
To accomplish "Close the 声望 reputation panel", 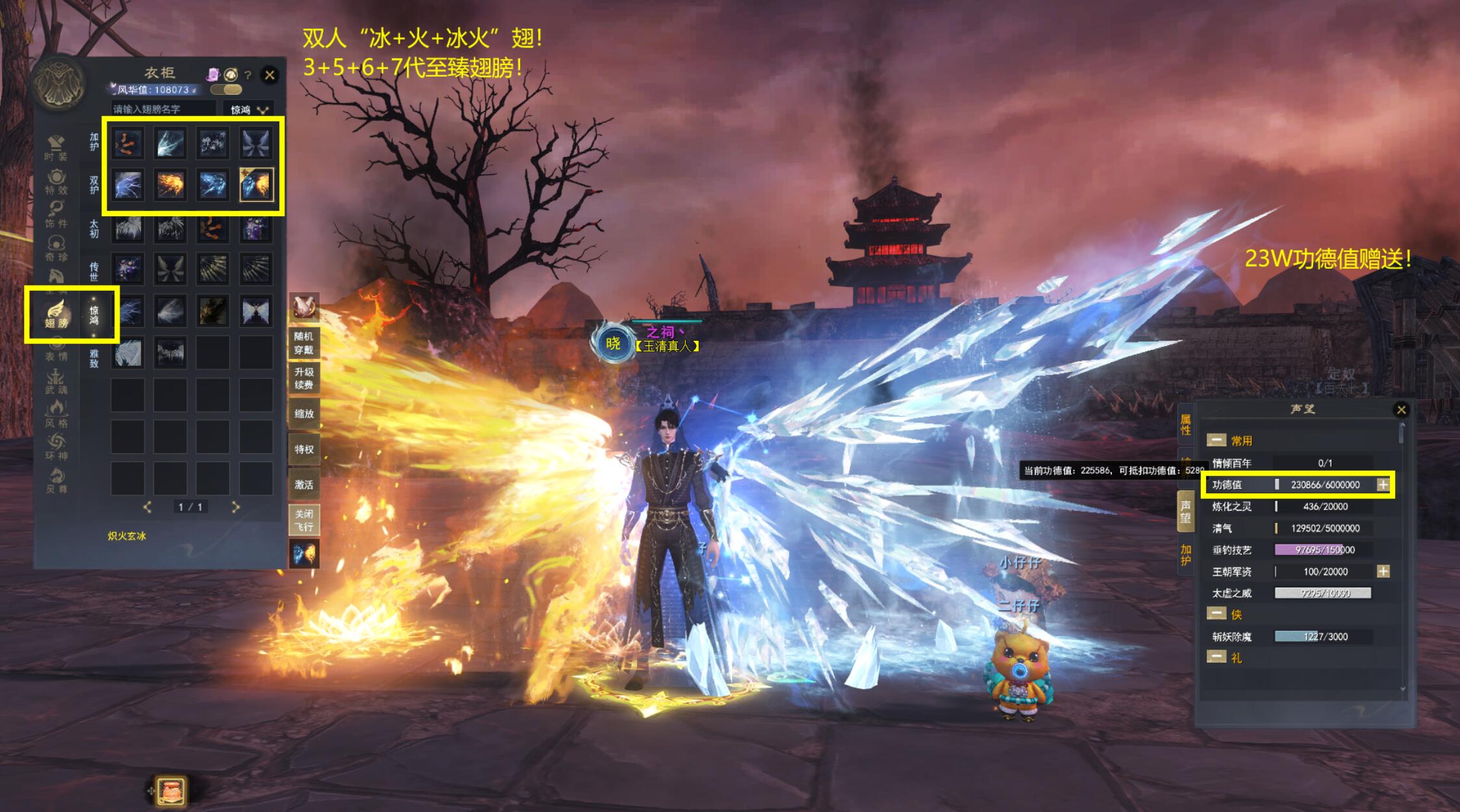I will tap(1401, 410).
